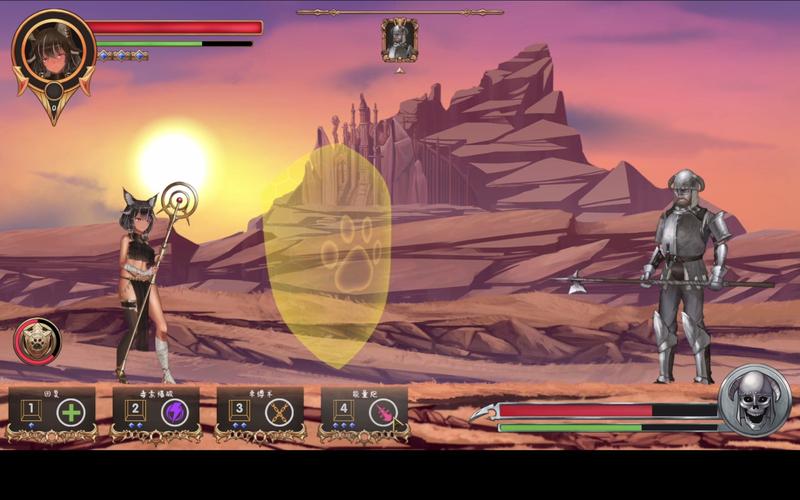The width and height of the screenshot is (800, 500).
Task: Activate the green cross heal skill
Action: point(70,411)
